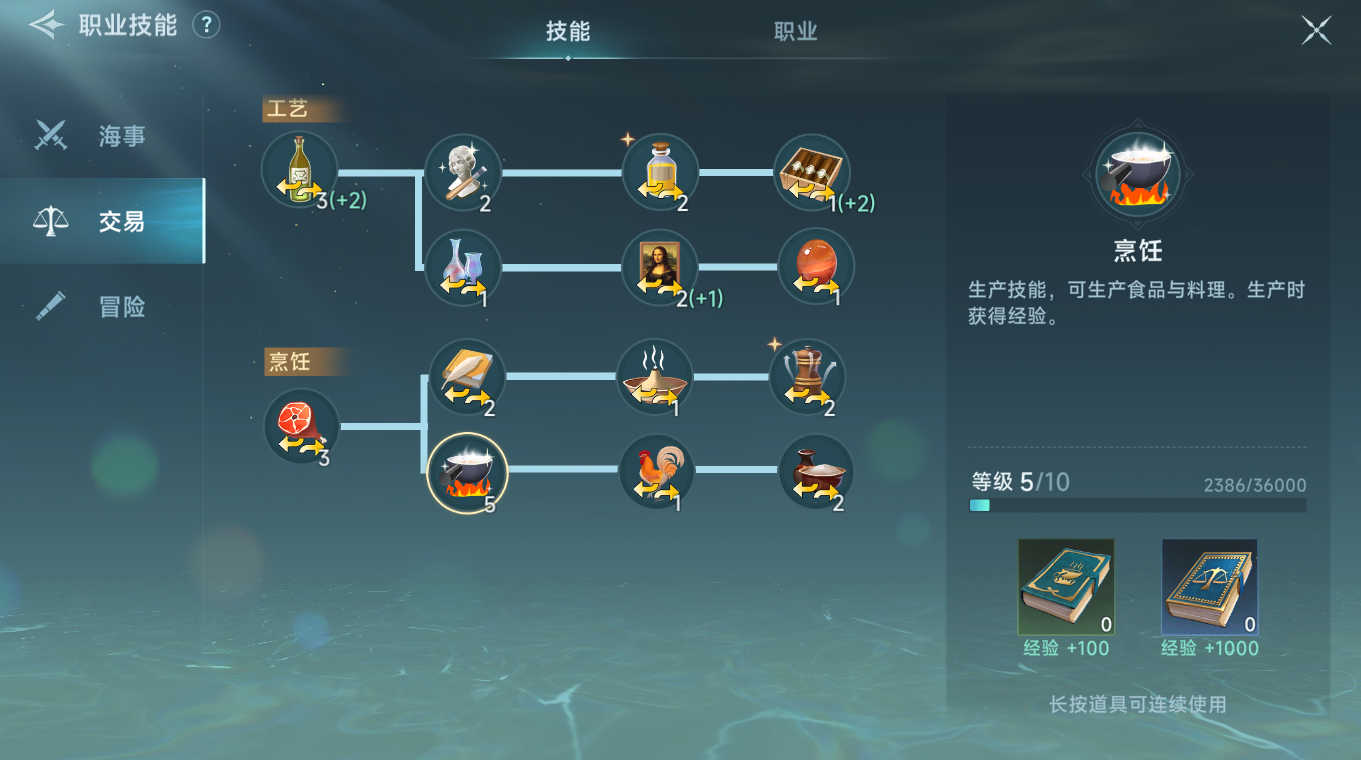Select the rooster skill icon
Image resolution: width=1361 pixels, height=760 pixels.
[657, 471]
